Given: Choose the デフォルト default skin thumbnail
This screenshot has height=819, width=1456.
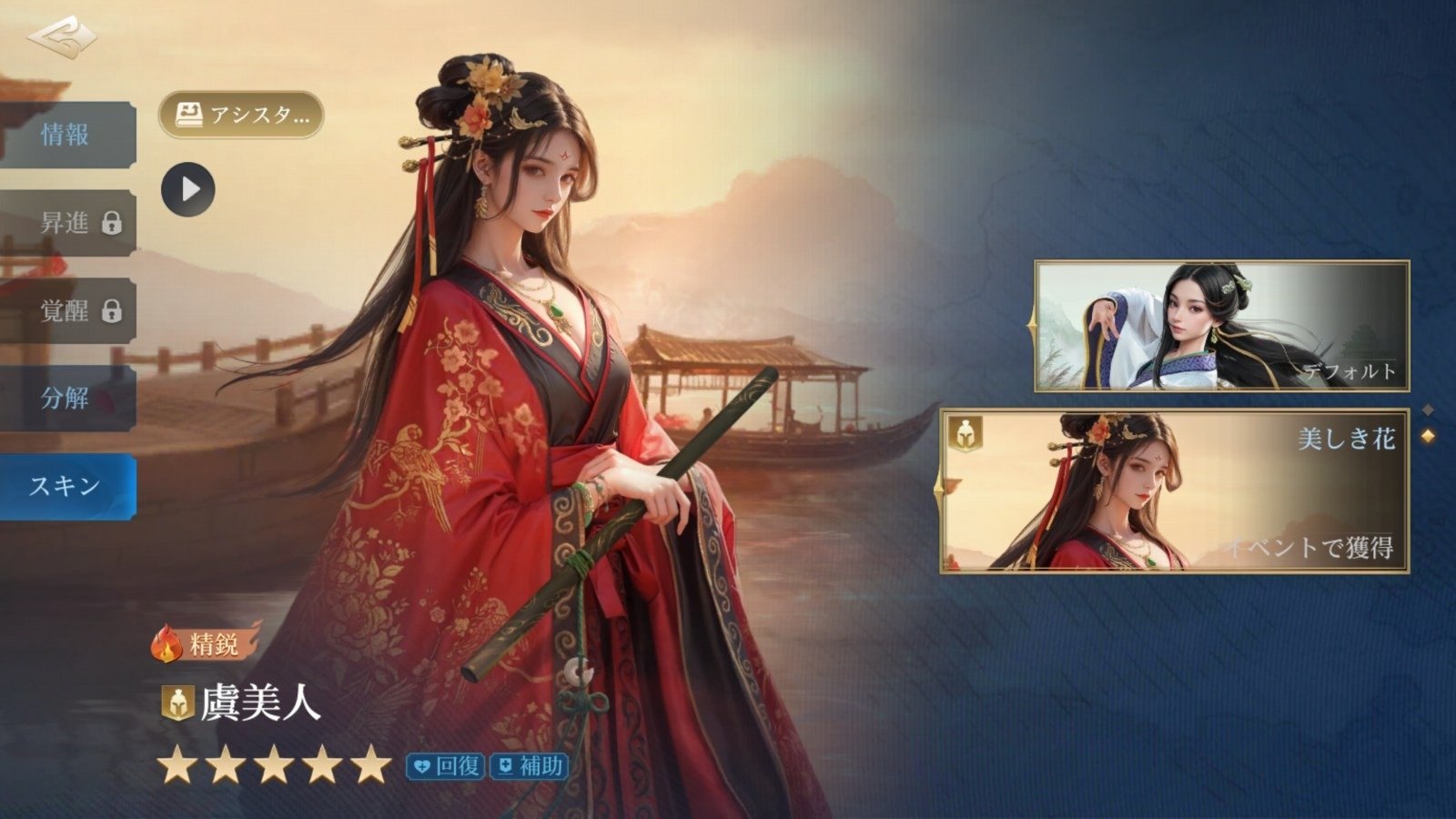Looking at the screenshot, I should [x=1221, y=326].
